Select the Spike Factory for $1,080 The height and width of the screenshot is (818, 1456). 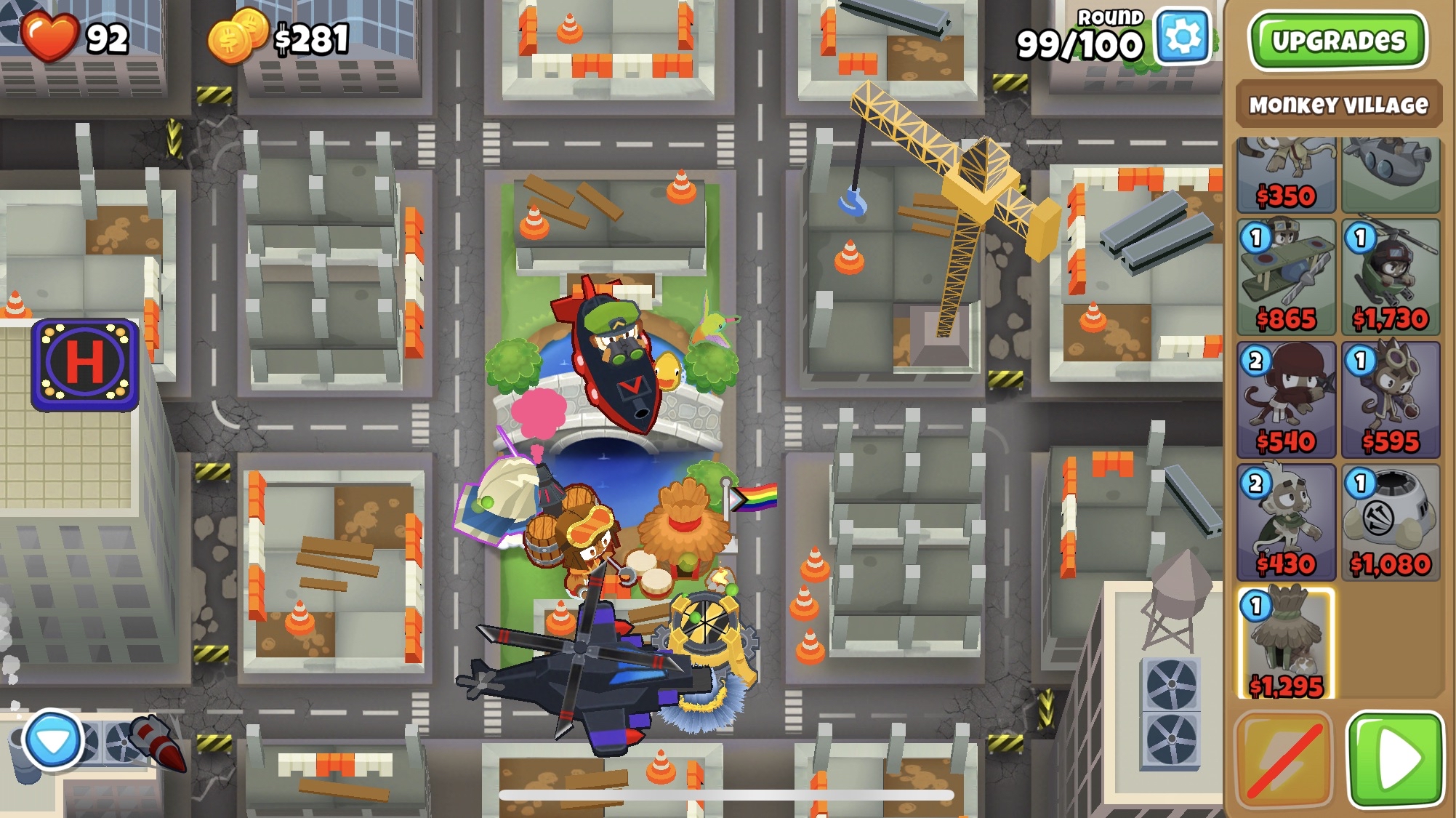click(1390, 523)
